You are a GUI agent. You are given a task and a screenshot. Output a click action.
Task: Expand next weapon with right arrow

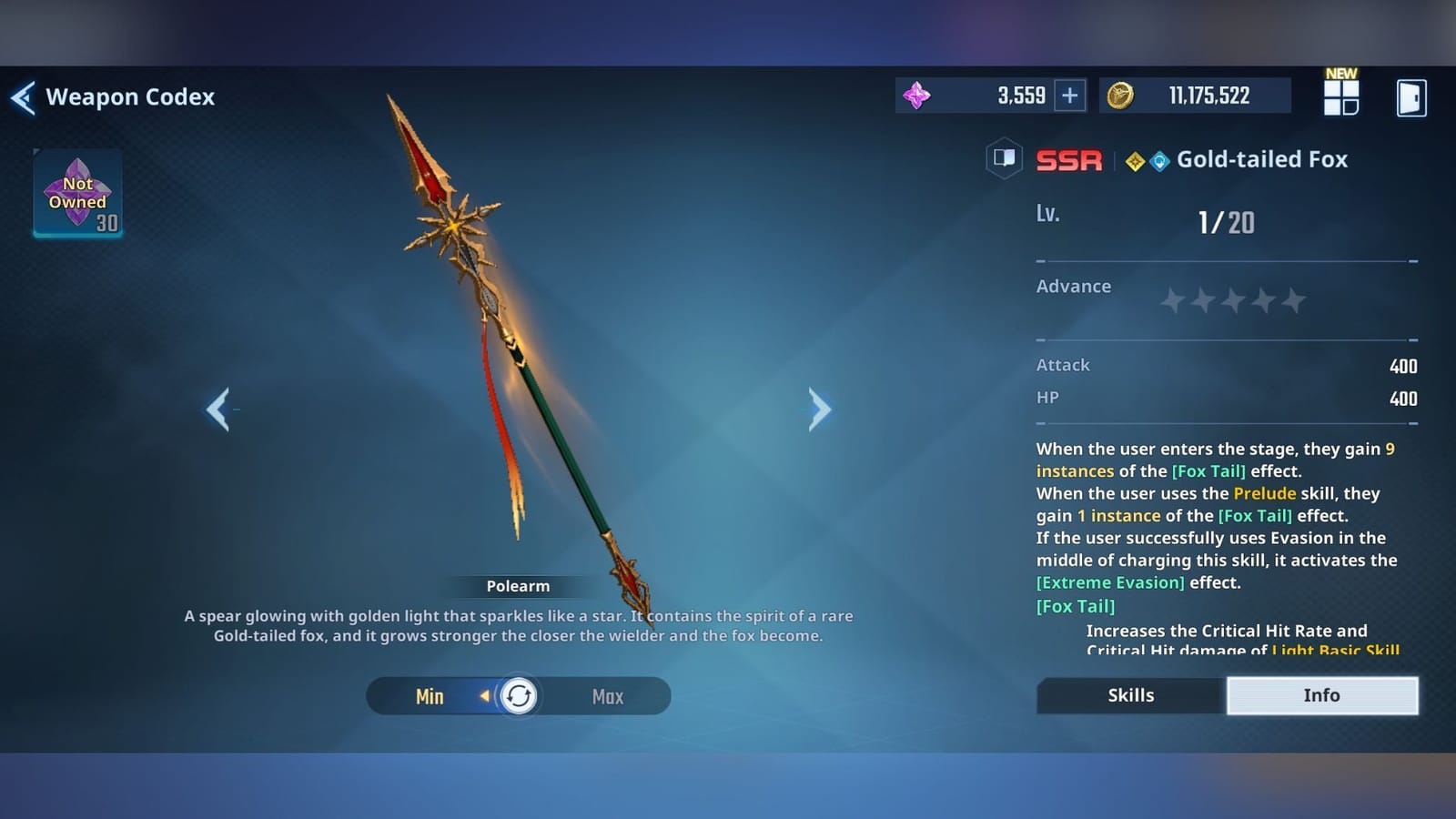point(819,409)
